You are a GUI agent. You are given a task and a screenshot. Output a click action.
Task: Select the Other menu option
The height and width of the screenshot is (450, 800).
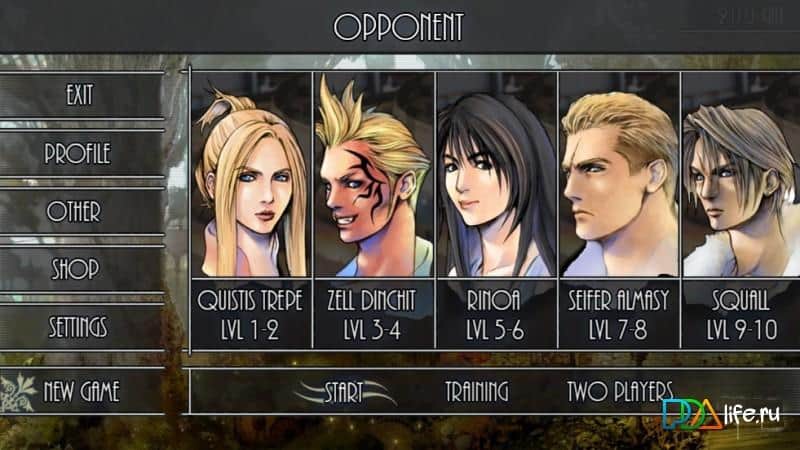coord(74,212)
